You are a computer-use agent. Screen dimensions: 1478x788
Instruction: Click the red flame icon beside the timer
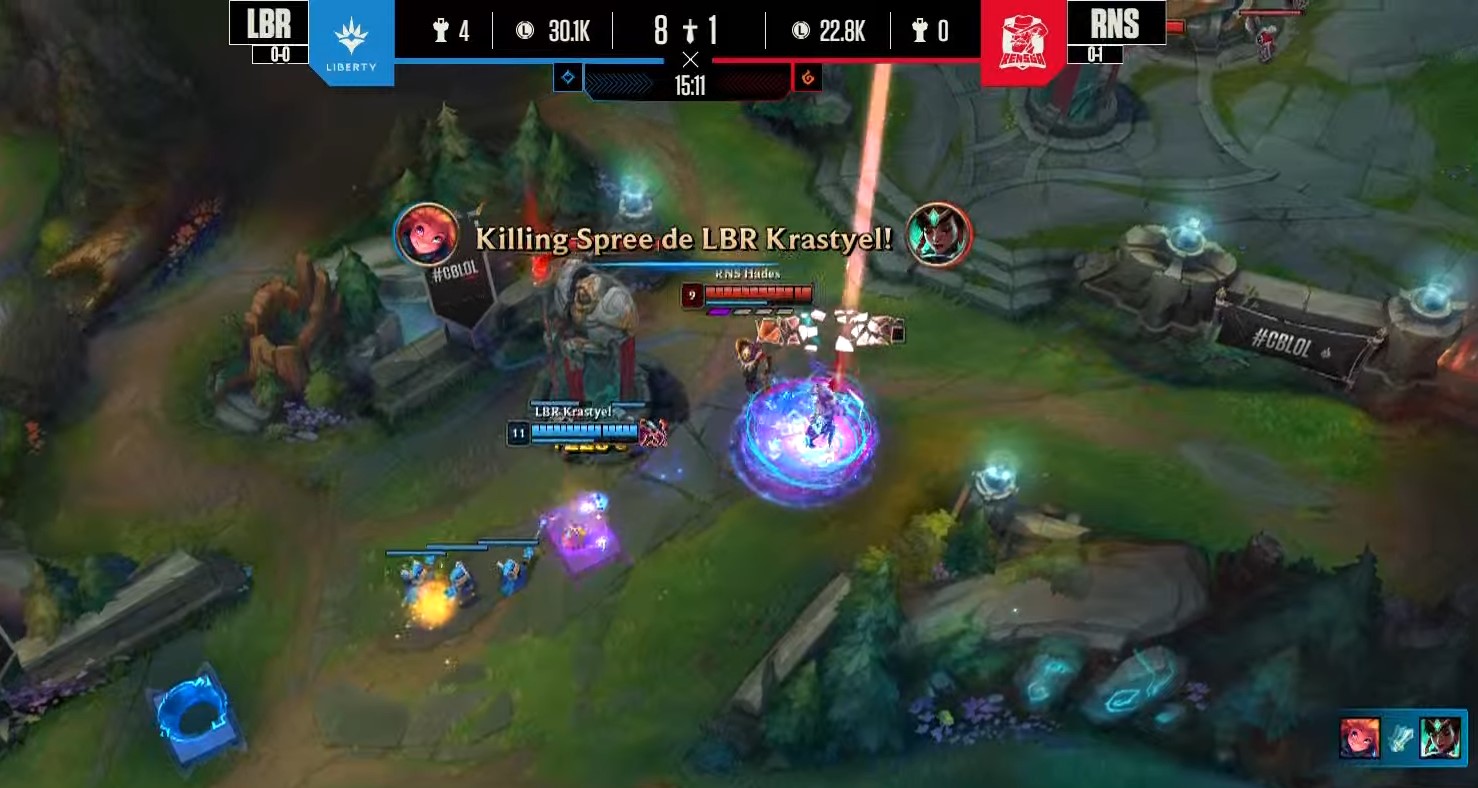tap(806, 76)
